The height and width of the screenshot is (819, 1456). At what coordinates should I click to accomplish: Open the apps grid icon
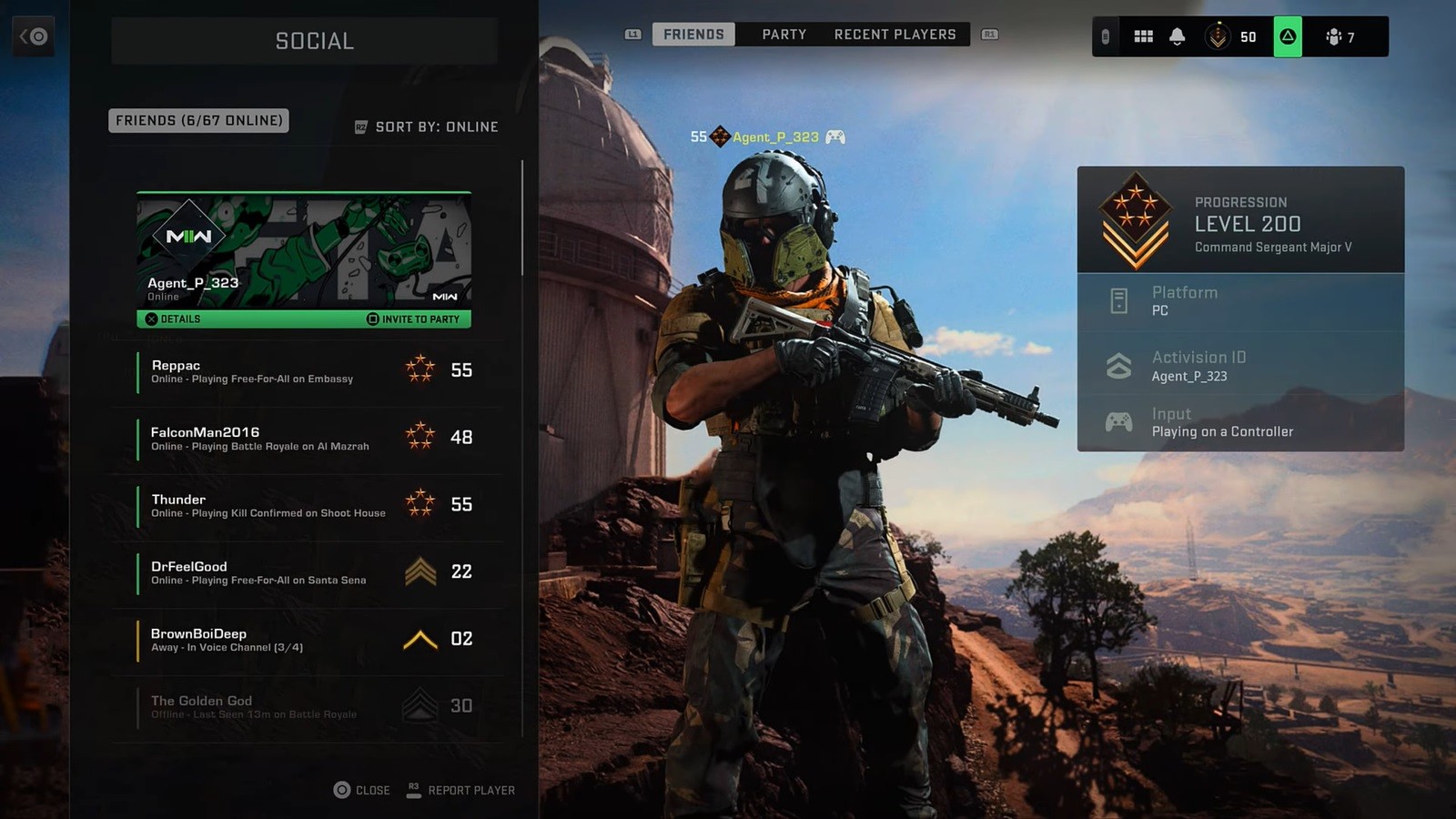(1143, 36)
